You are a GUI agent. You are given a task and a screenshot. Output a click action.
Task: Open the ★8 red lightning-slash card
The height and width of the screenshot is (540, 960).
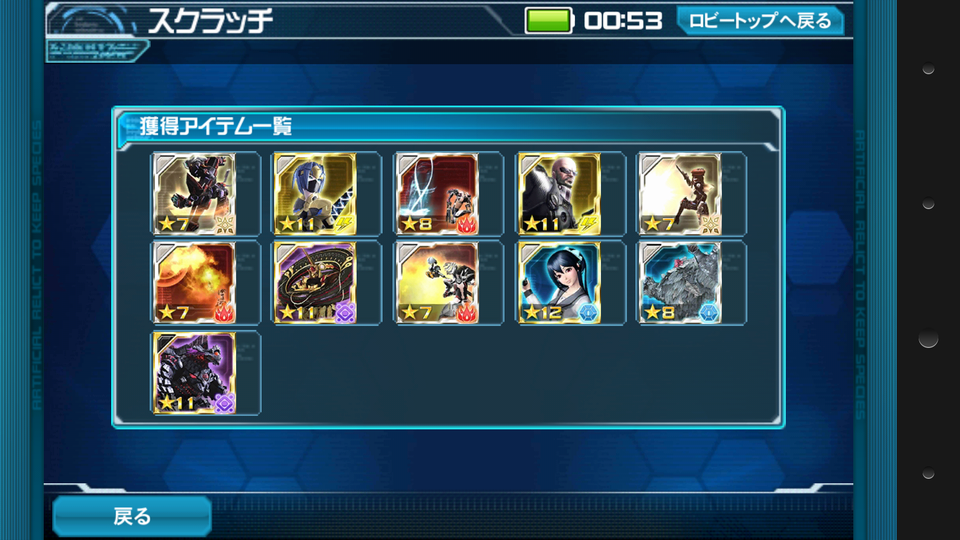click(437, 194)
